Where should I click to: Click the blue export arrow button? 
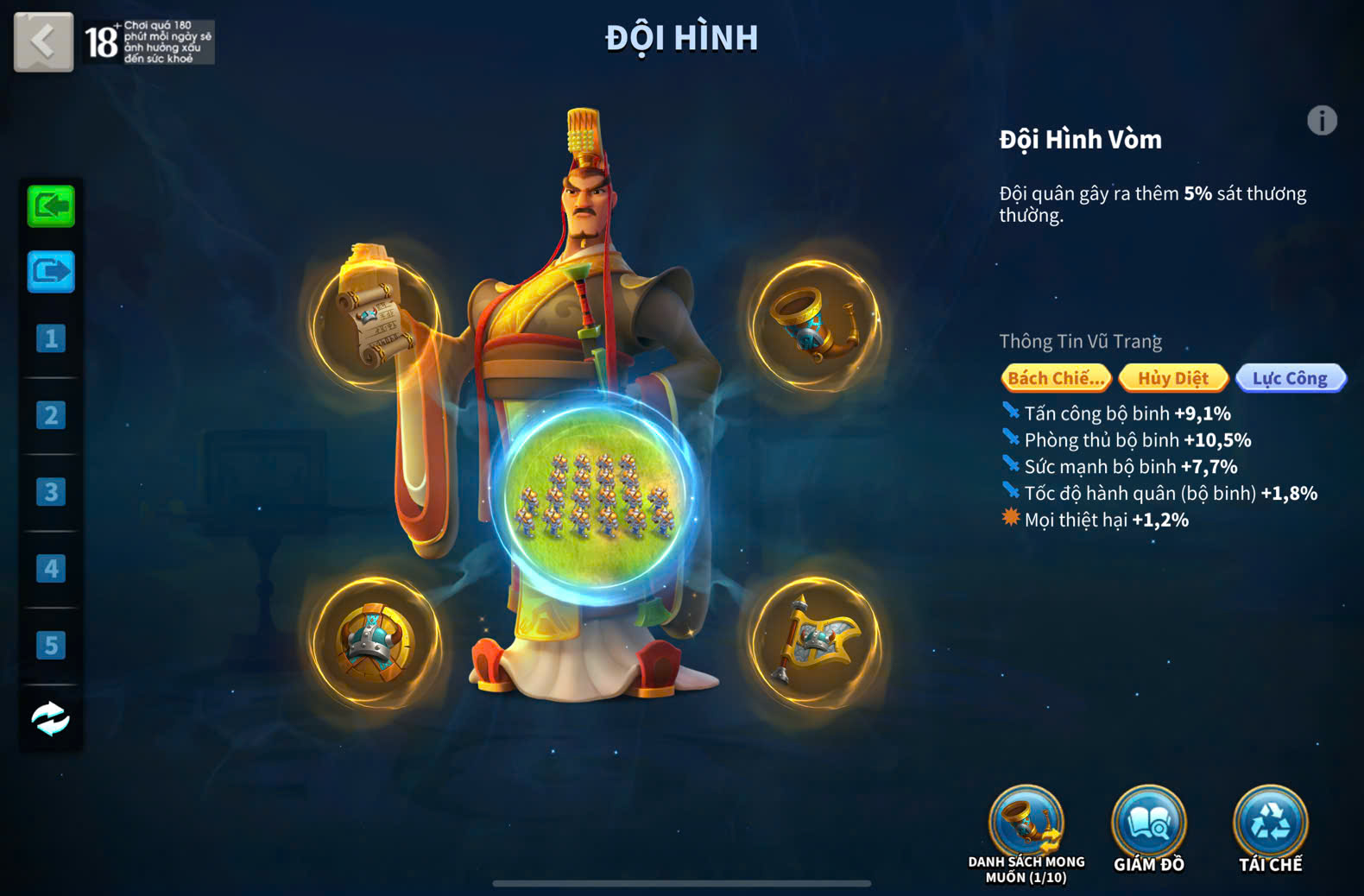click(51, 272)
